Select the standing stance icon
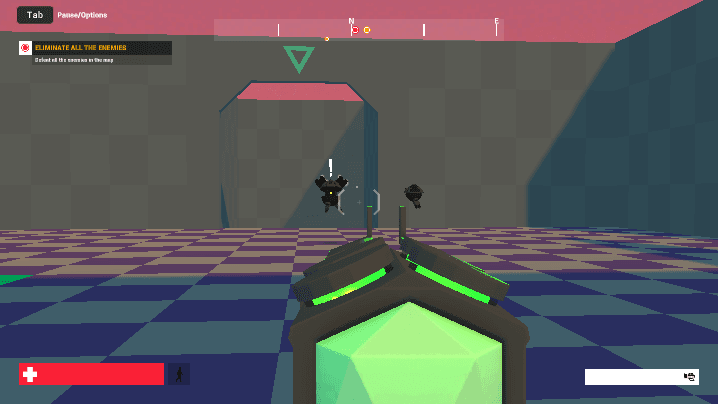Image resolution: width=718 pixels, height=404 pixels. 180,374
